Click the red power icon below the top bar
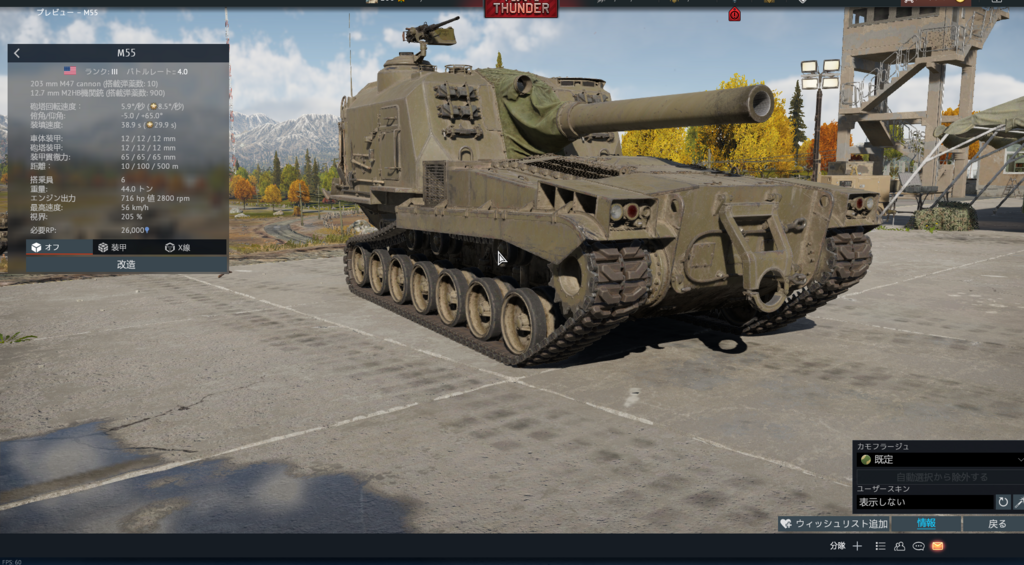The image size is (1024, 565). click(x=734, y=15)
